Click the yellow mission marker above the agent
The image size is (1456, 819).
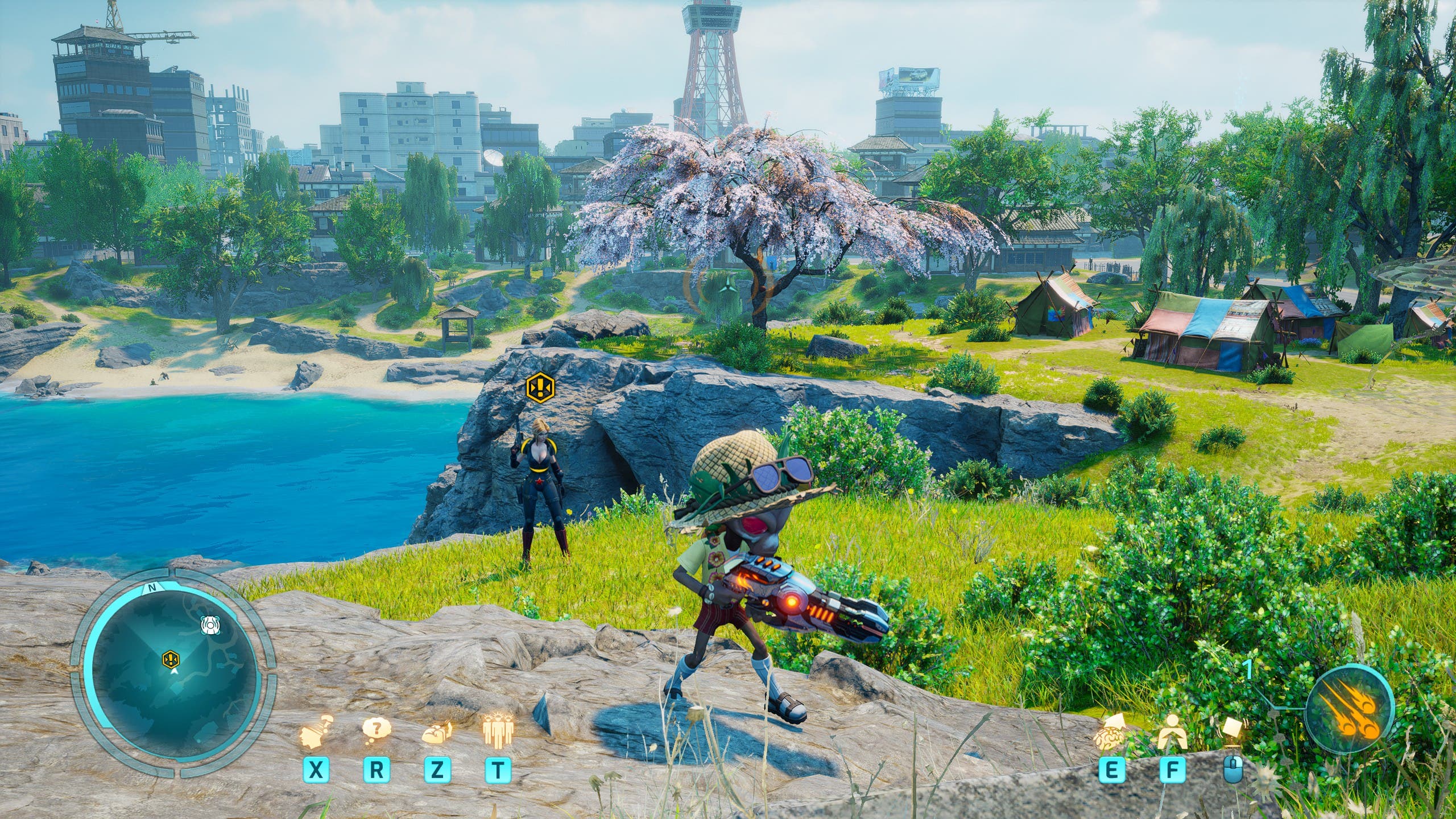pyautogui.click(x=537, y=387)
